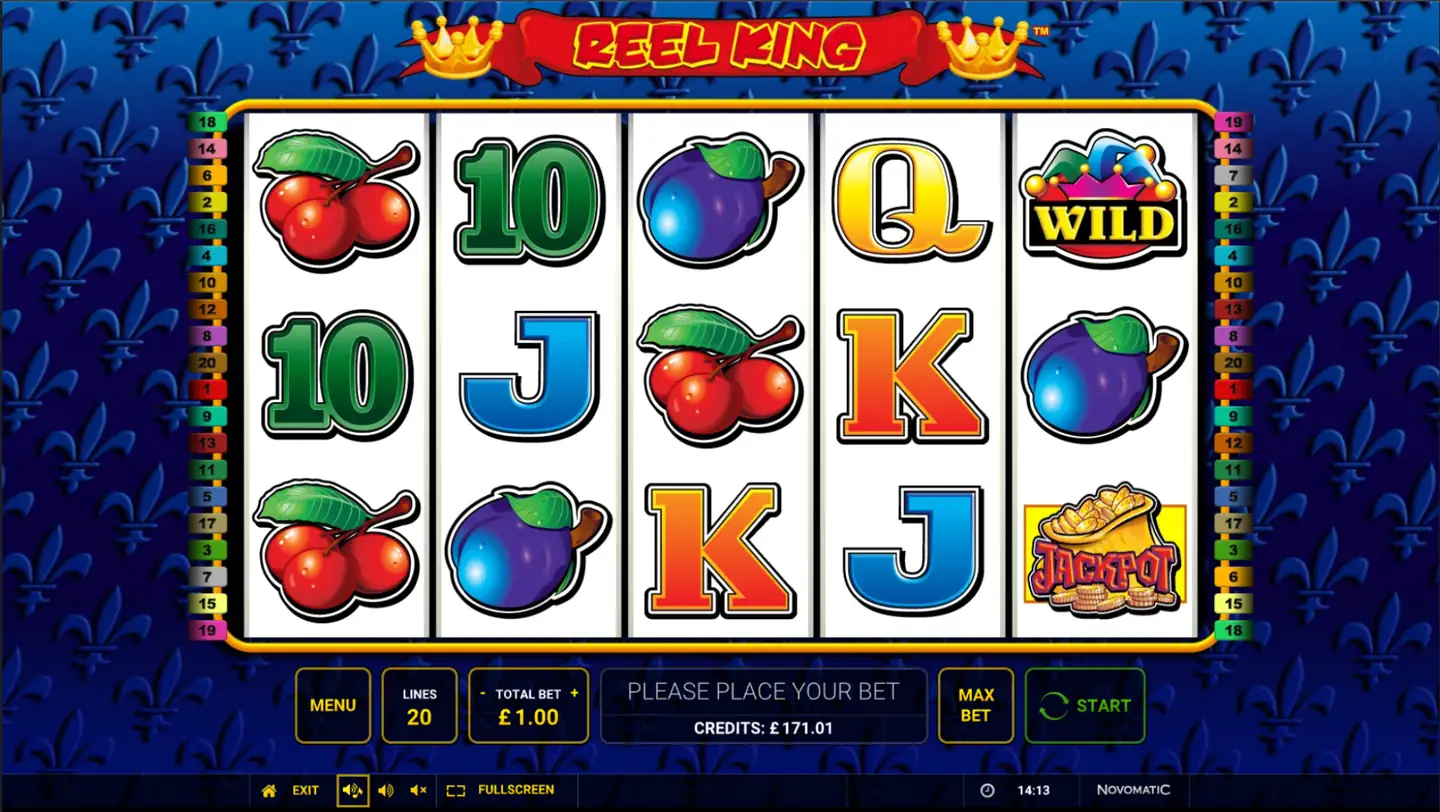1440x812 pixels.
Task: Click the green spin arrows inside START
Action: [x=1054, y=705]
